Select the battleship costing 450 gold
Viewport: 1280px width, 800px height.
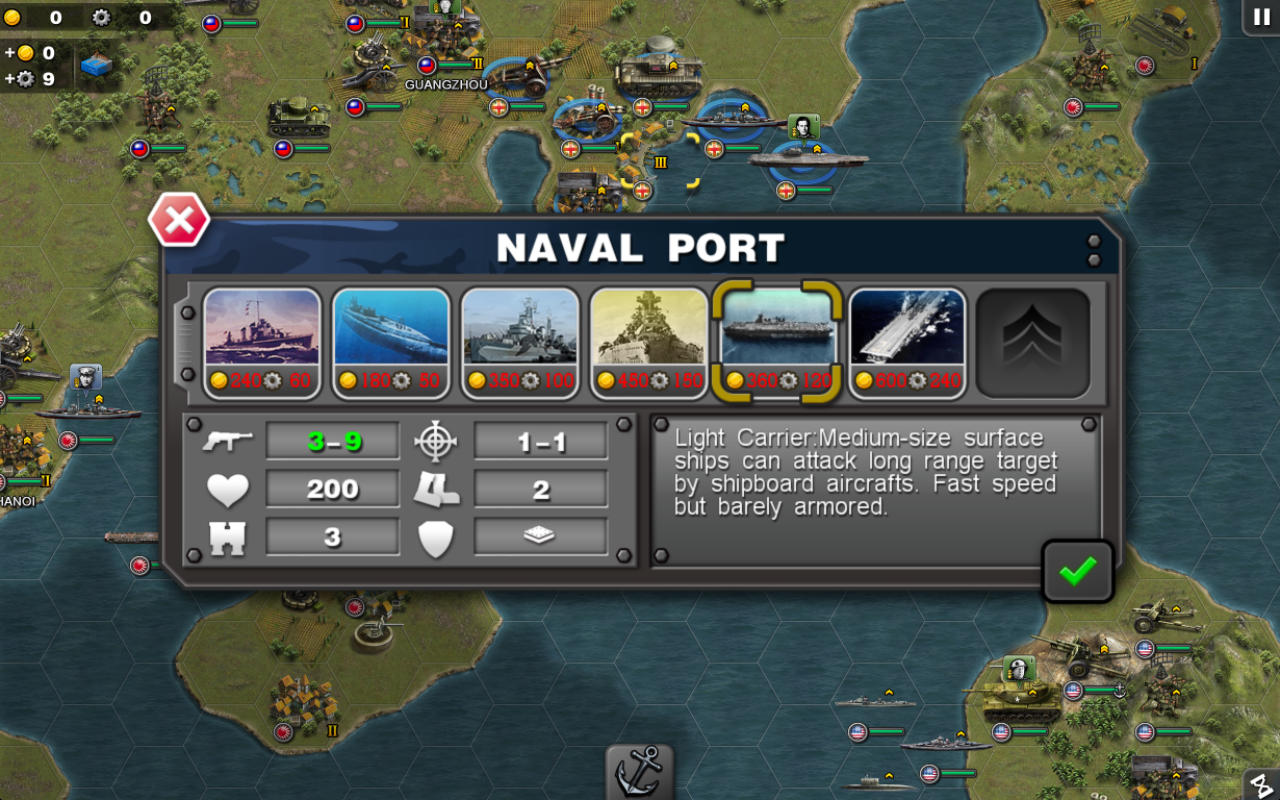(649, 340)
